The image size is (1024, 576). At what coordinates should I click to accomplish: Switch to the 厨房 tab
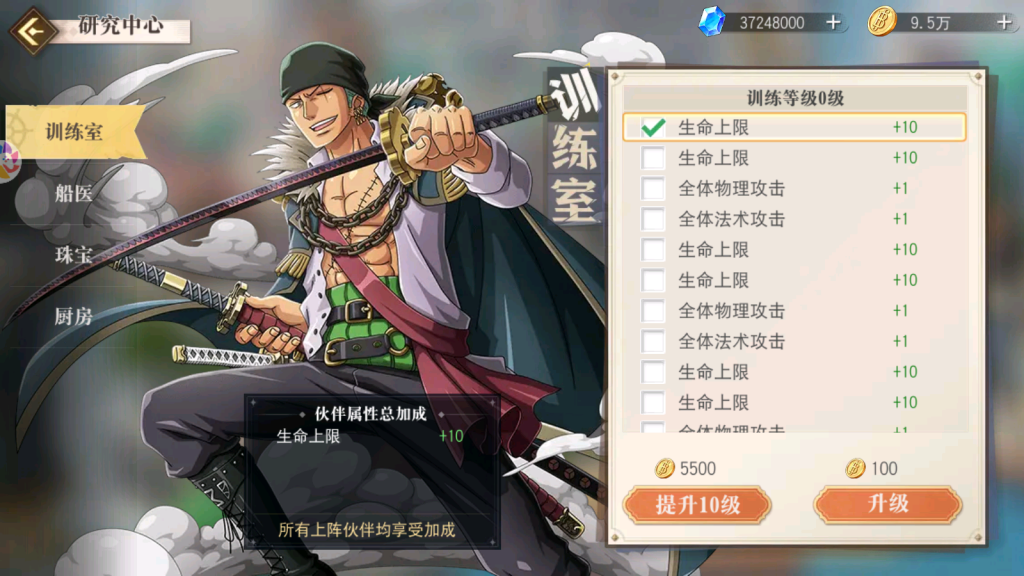pos(74,317)
